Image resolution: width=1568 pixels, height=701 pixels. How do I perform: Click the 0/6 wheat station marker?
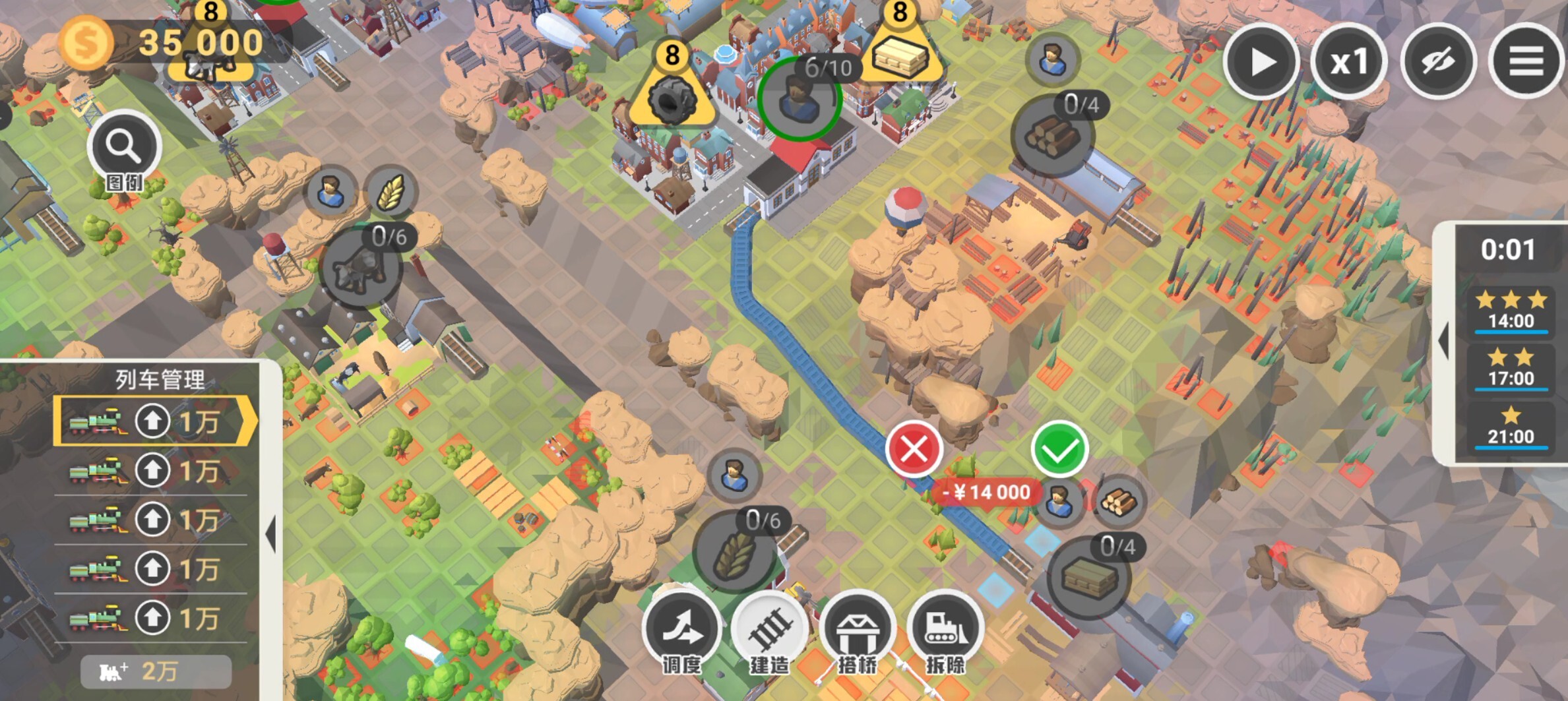pos(734,553)
